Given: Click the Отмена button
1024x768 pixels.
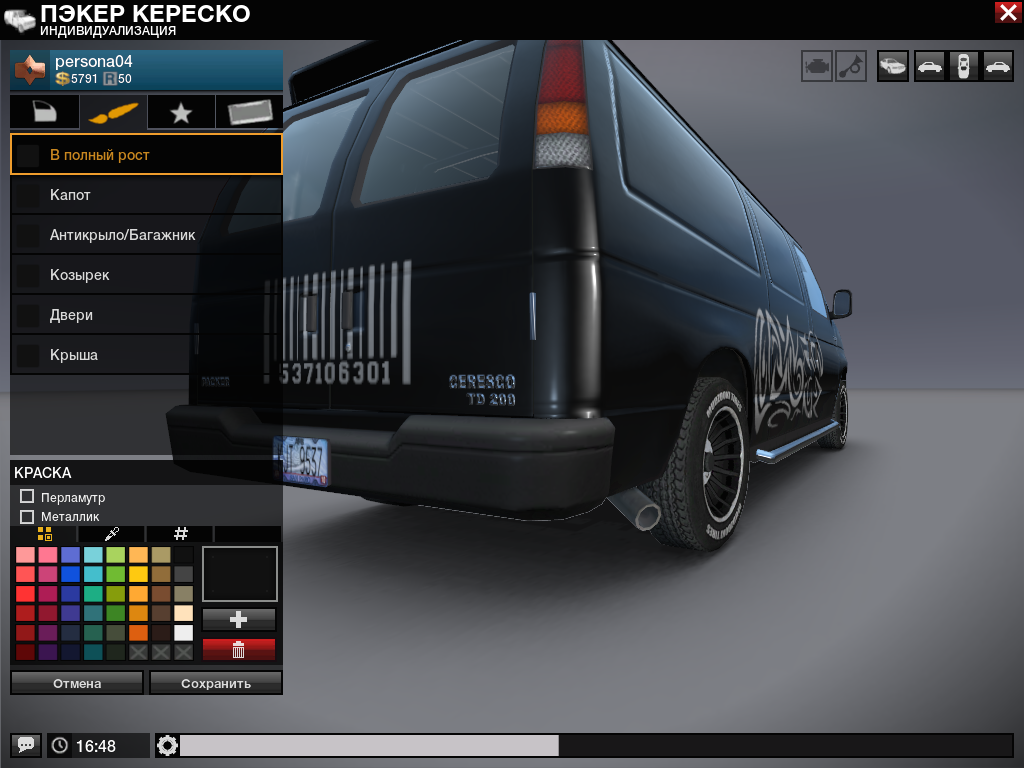Looking at the screenshot, I should point(77,683).
